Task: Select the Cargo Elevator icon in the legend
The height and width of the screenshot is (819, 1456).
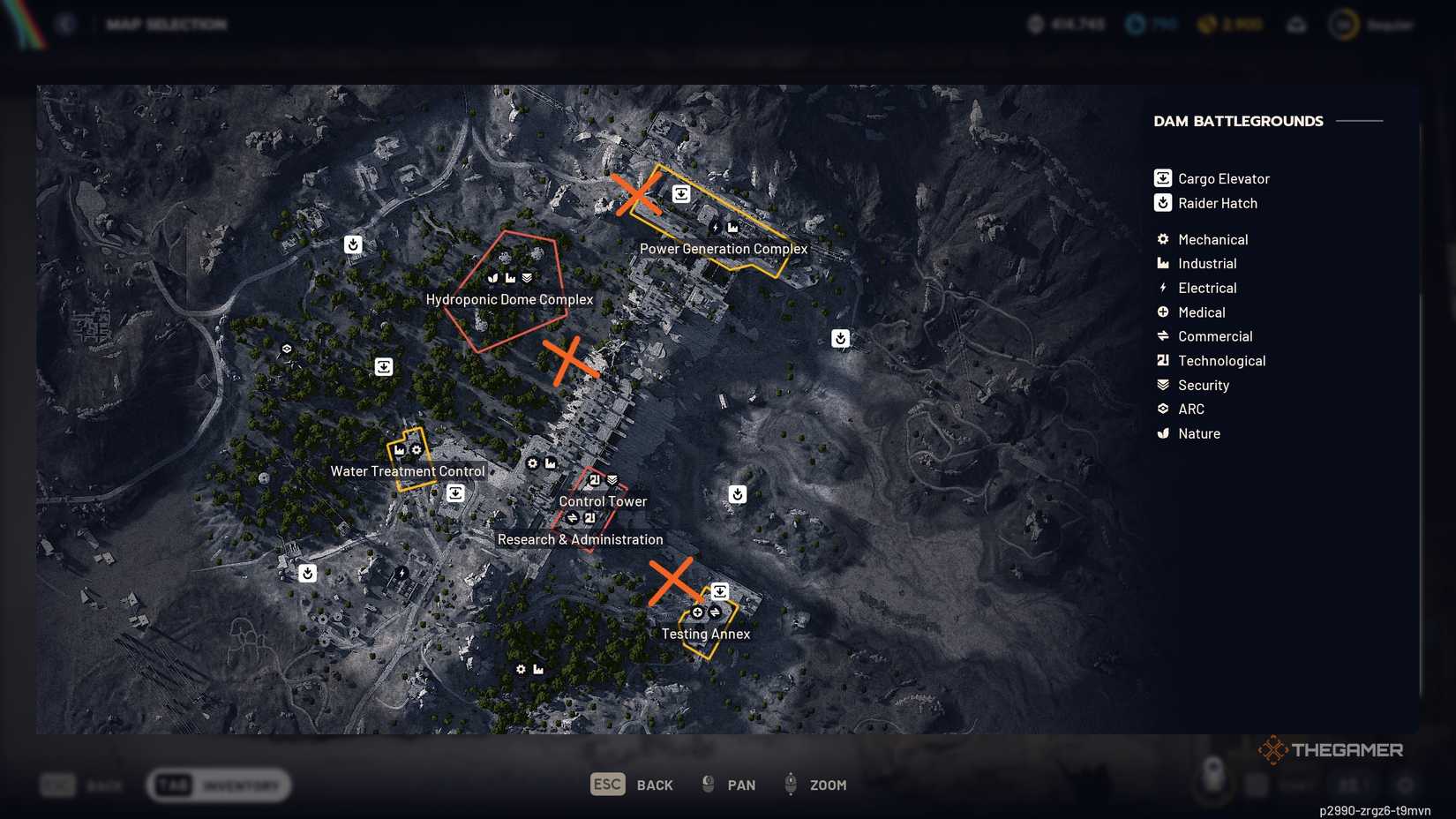Action: 1162,177
